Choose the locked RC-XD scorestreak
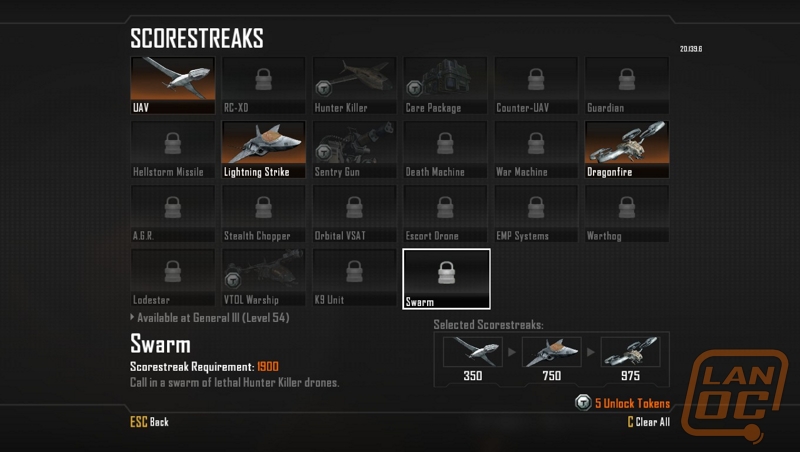800x452 pixels. [x=264, y=85]
